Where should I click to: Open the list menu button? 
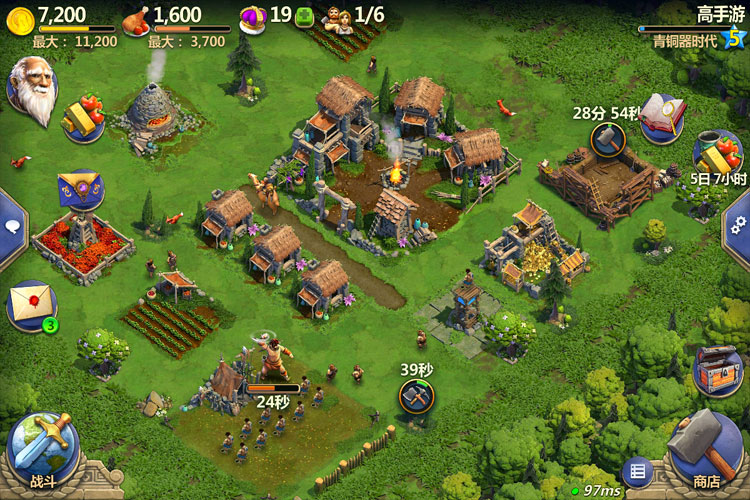pos(636,471)
